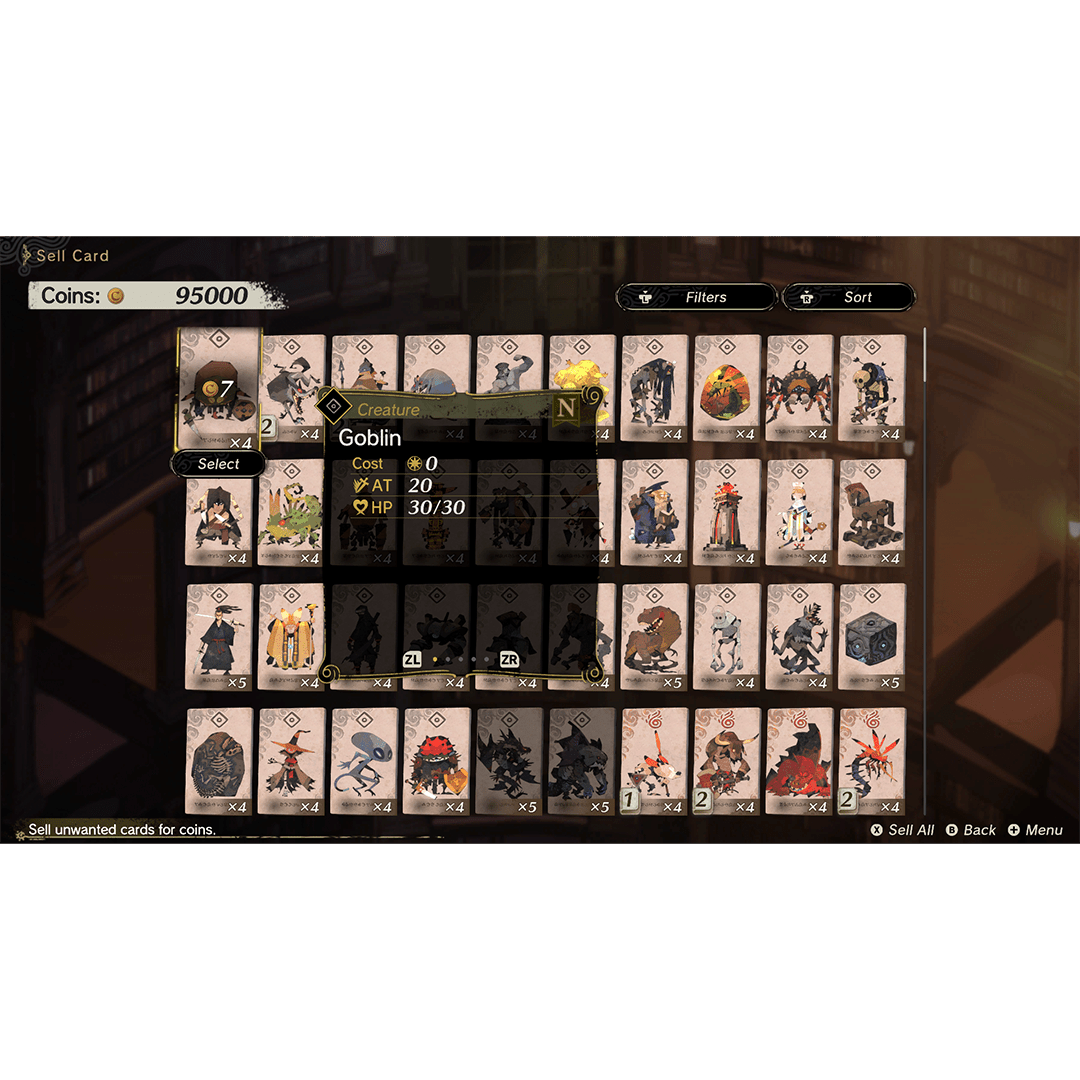The width and height of the screenshot is (1080, 1080).
Task: Choose the wooden Trojan horse card
Action: 872,512
